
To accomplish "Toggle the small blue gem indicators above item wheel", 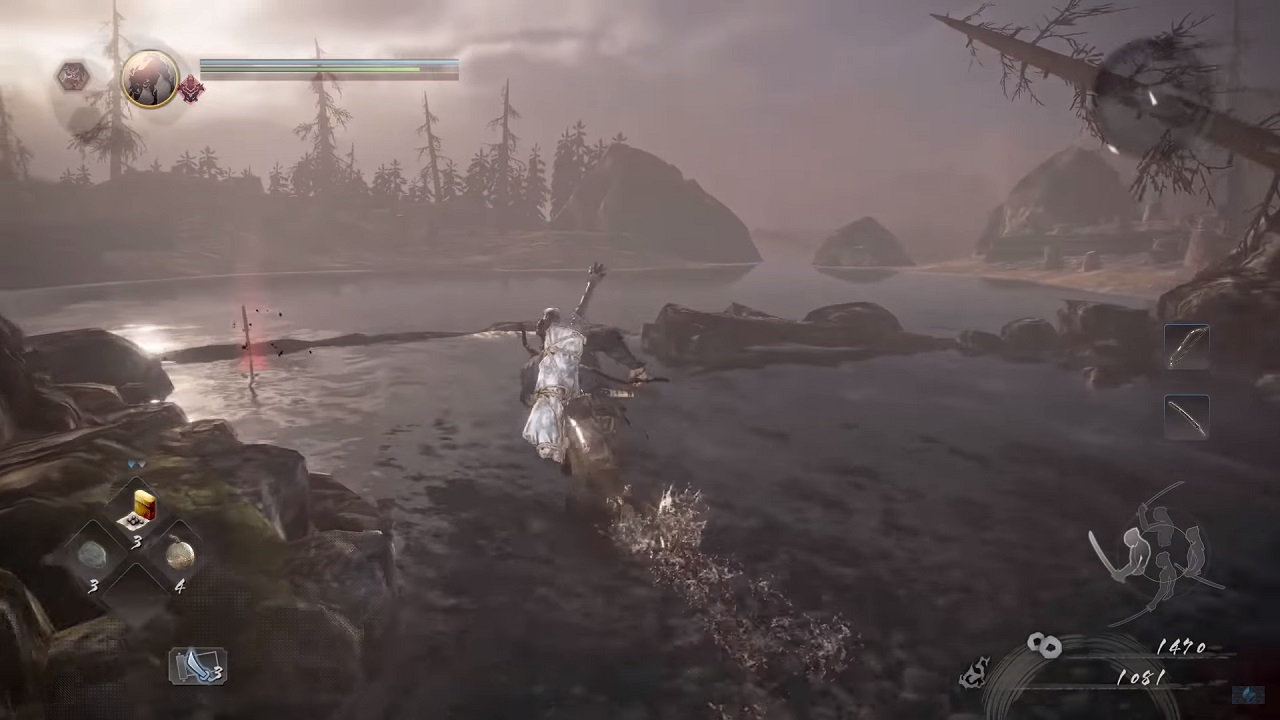I will pyautogui.click(x=135, y=464).
